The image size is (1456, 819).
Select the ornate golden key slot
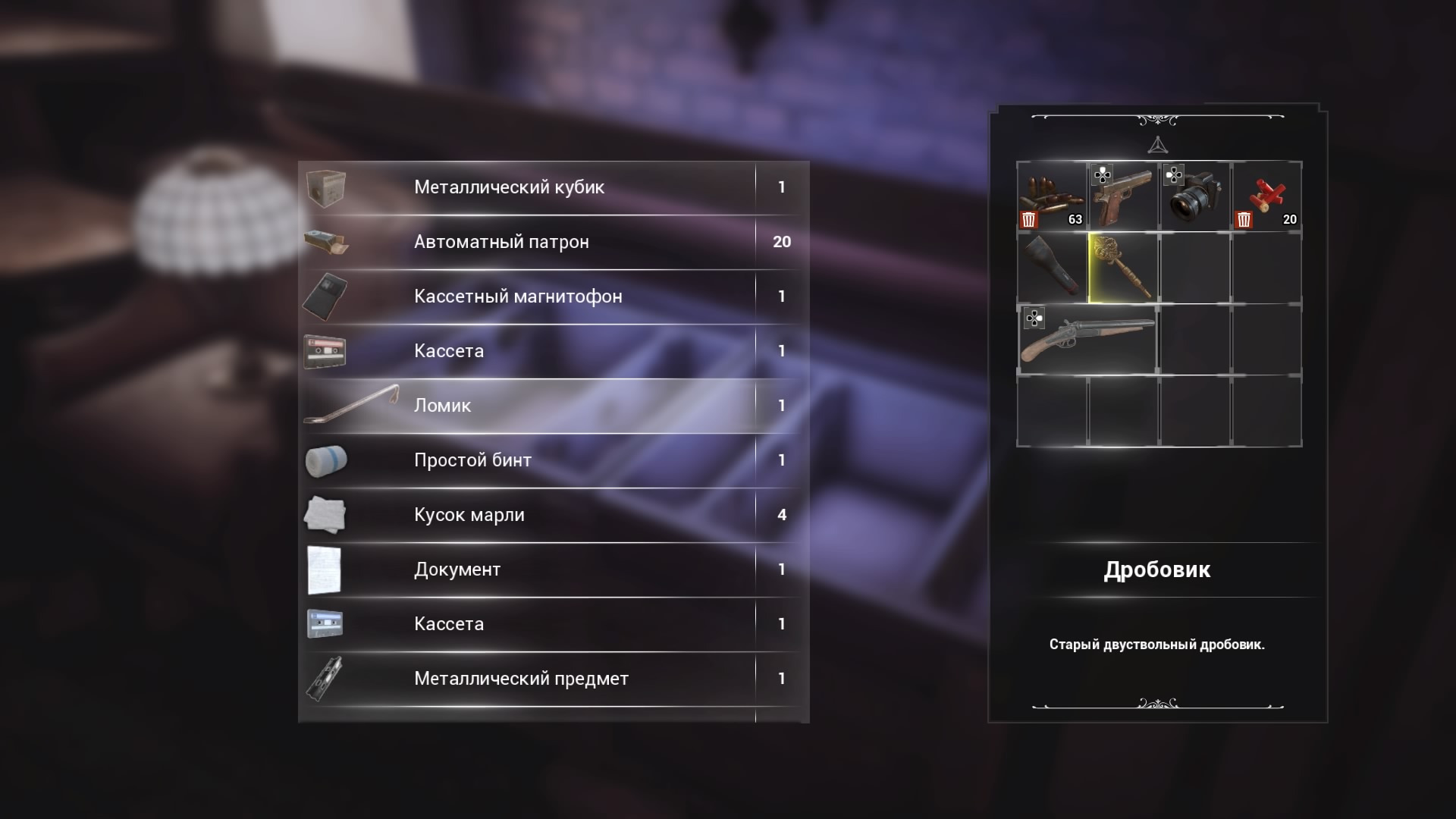1124,268
